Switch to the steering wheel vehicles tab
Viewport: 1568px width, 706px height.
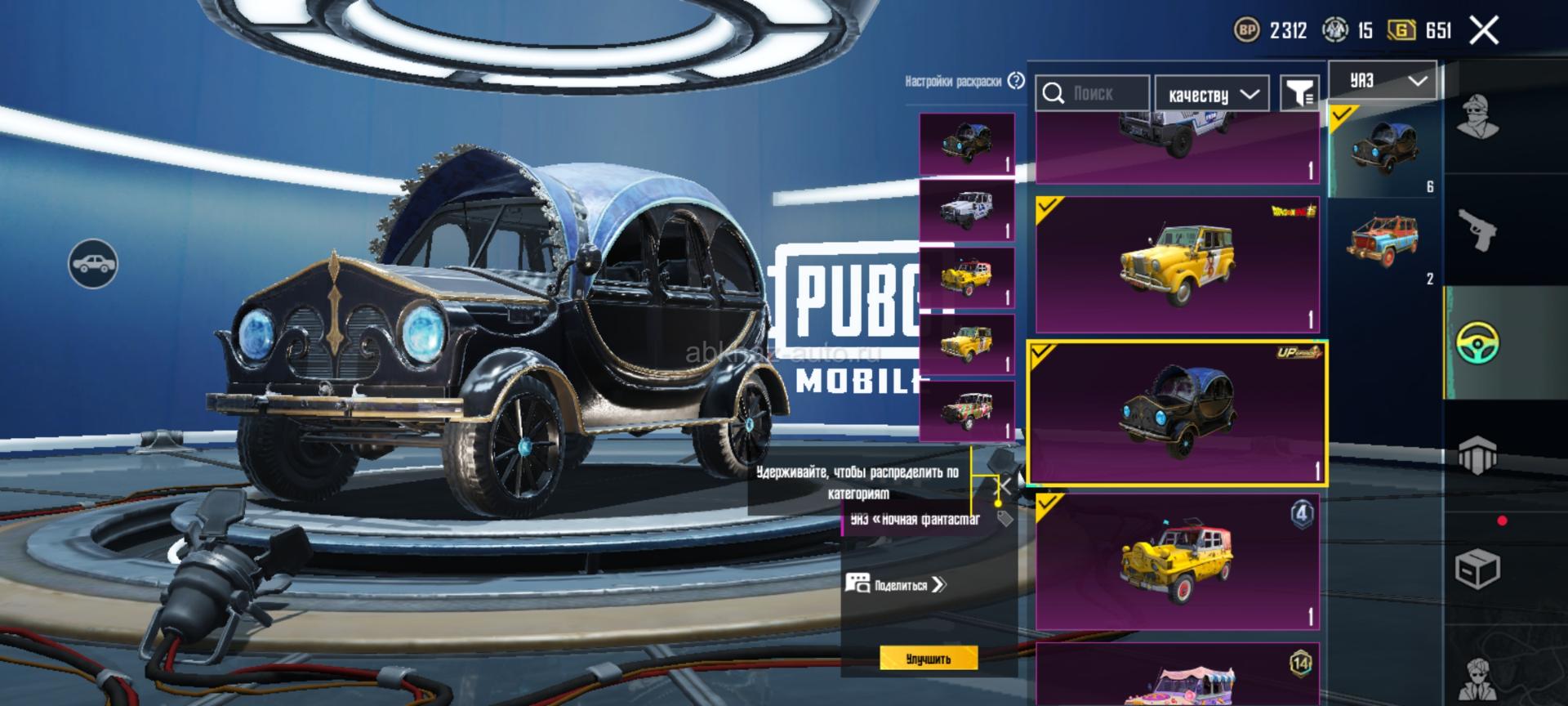click(x=1477, y=343)
